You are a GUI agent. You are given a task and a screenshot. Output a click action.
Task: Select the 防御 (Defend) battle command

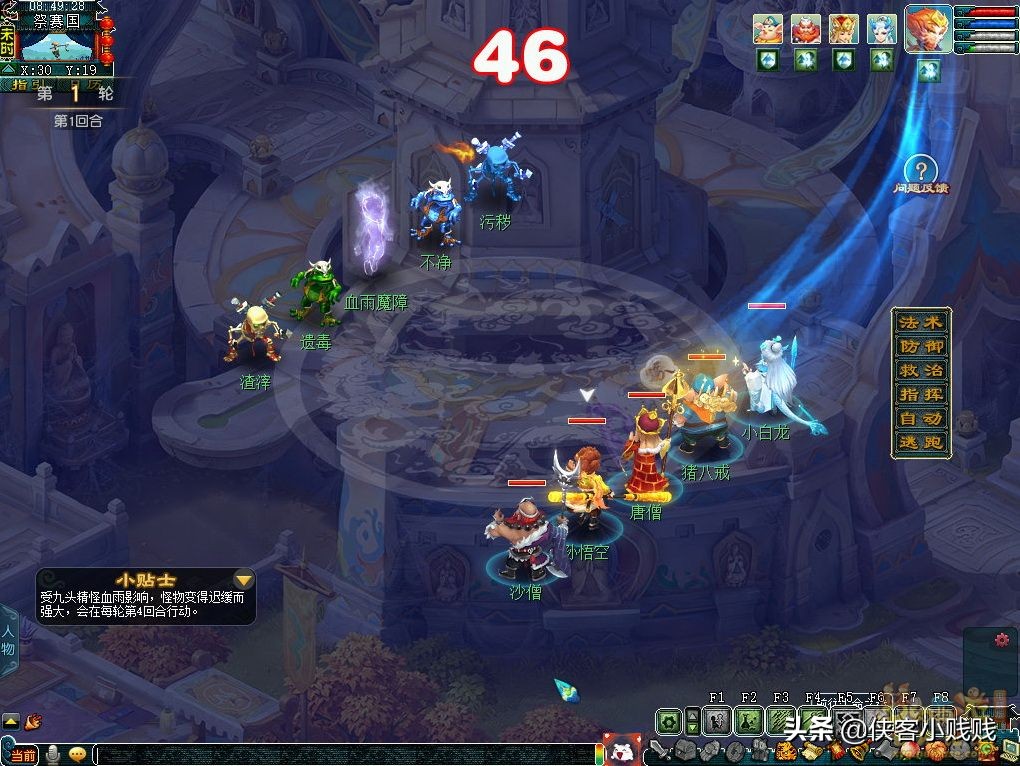click(920, 347)
